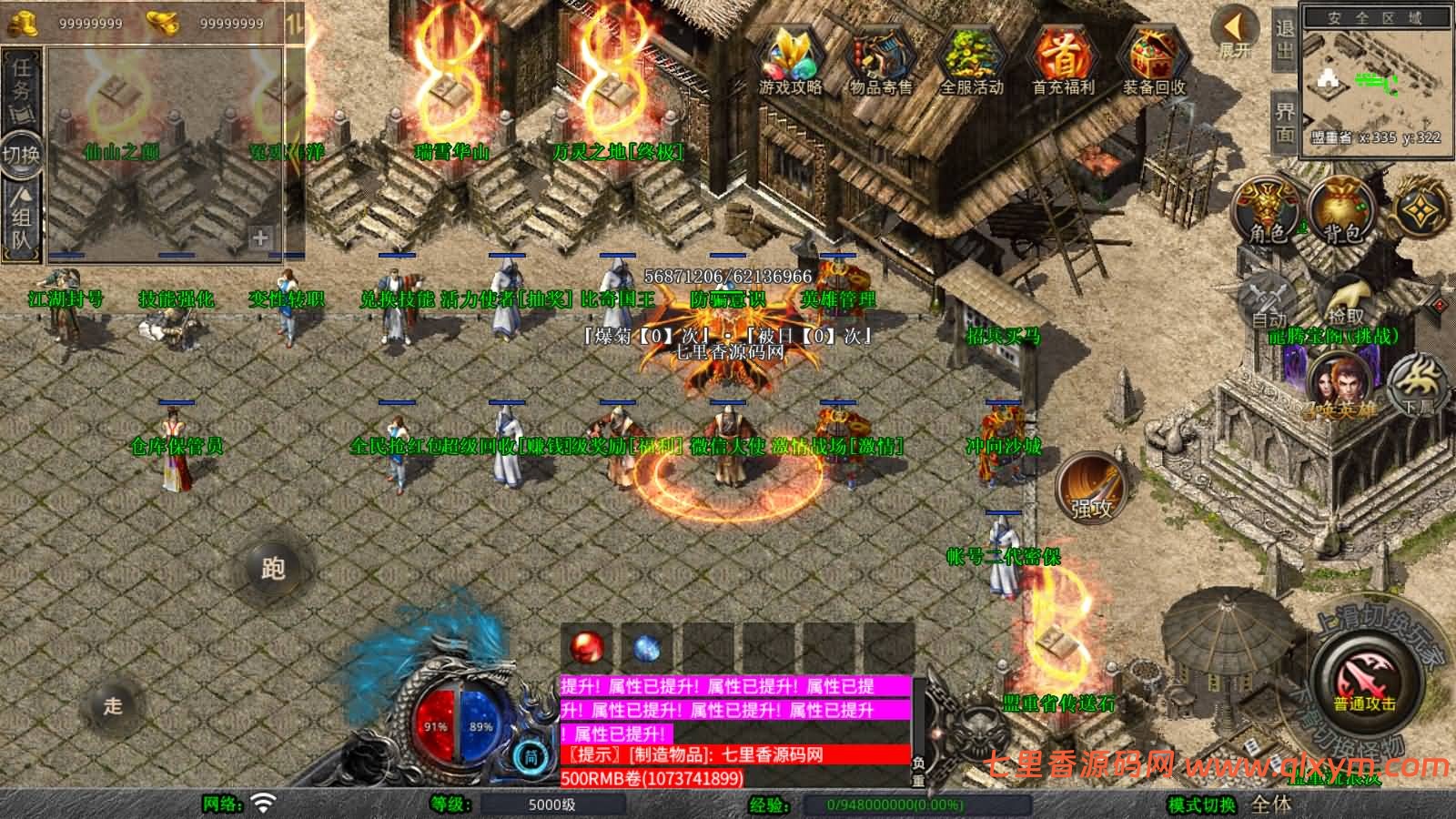The height and width of the screenshot is (819, 1456).
Task: Open the 界面 interface button
Action: 1284,121
